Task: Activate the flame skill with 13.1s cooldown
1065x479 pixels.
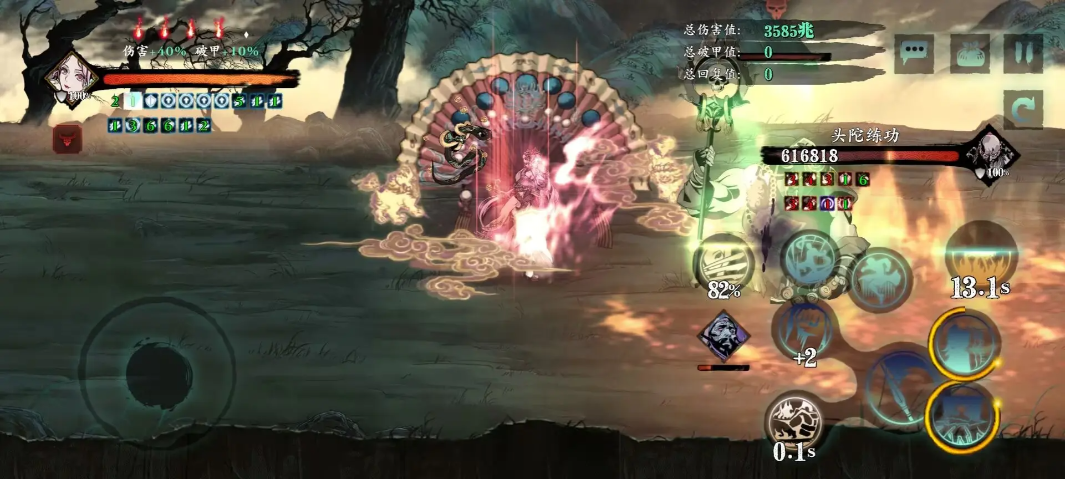Action: [x=981, y=255]
